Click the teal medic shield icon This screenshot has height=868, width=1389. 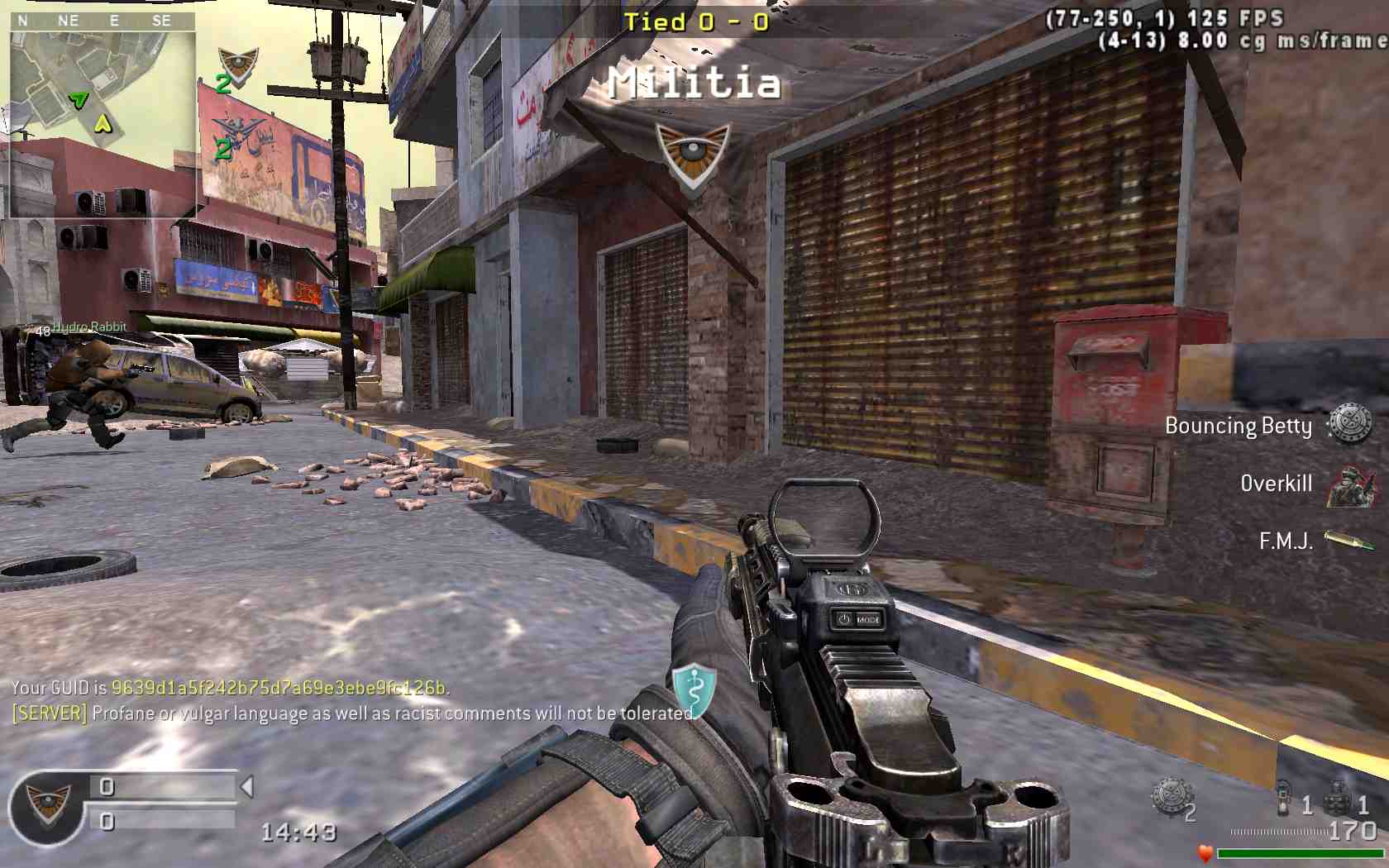coord(694,691)
